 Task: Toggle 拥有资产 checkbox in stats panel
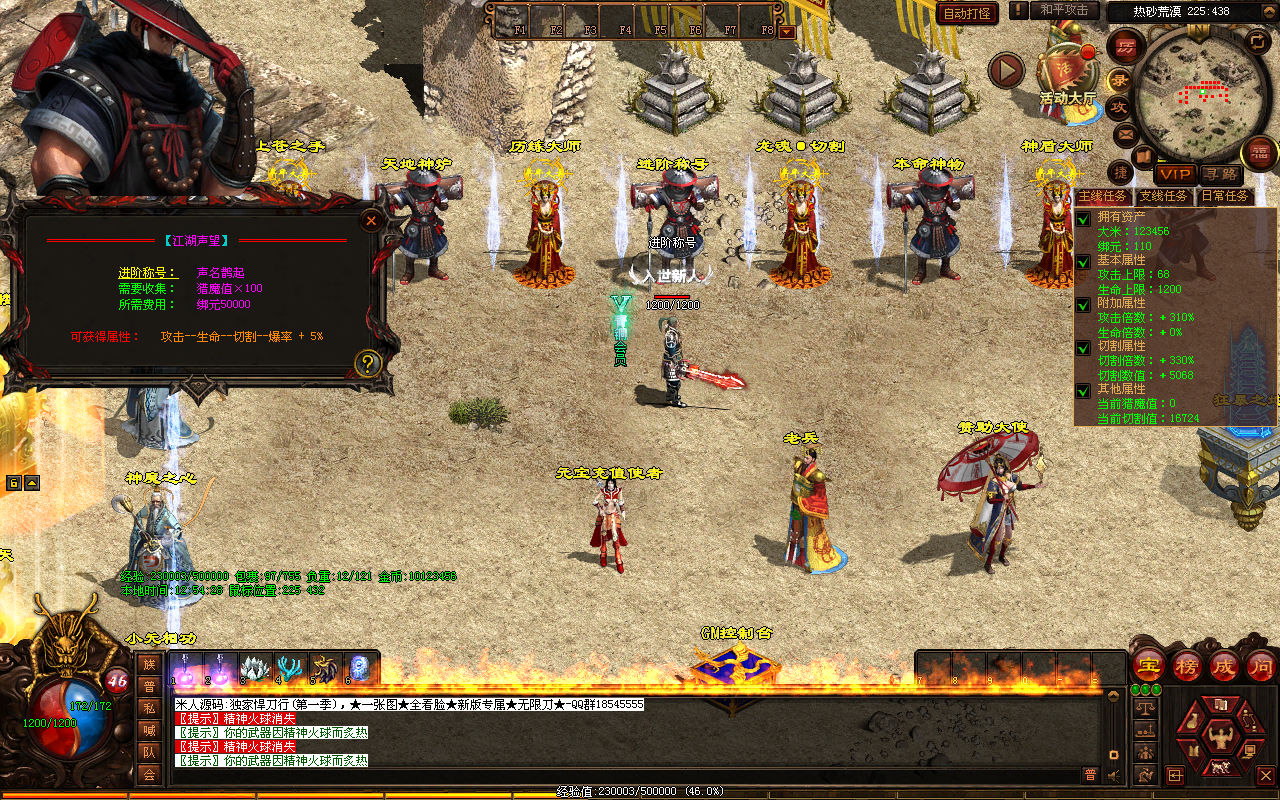[1083, 219]
